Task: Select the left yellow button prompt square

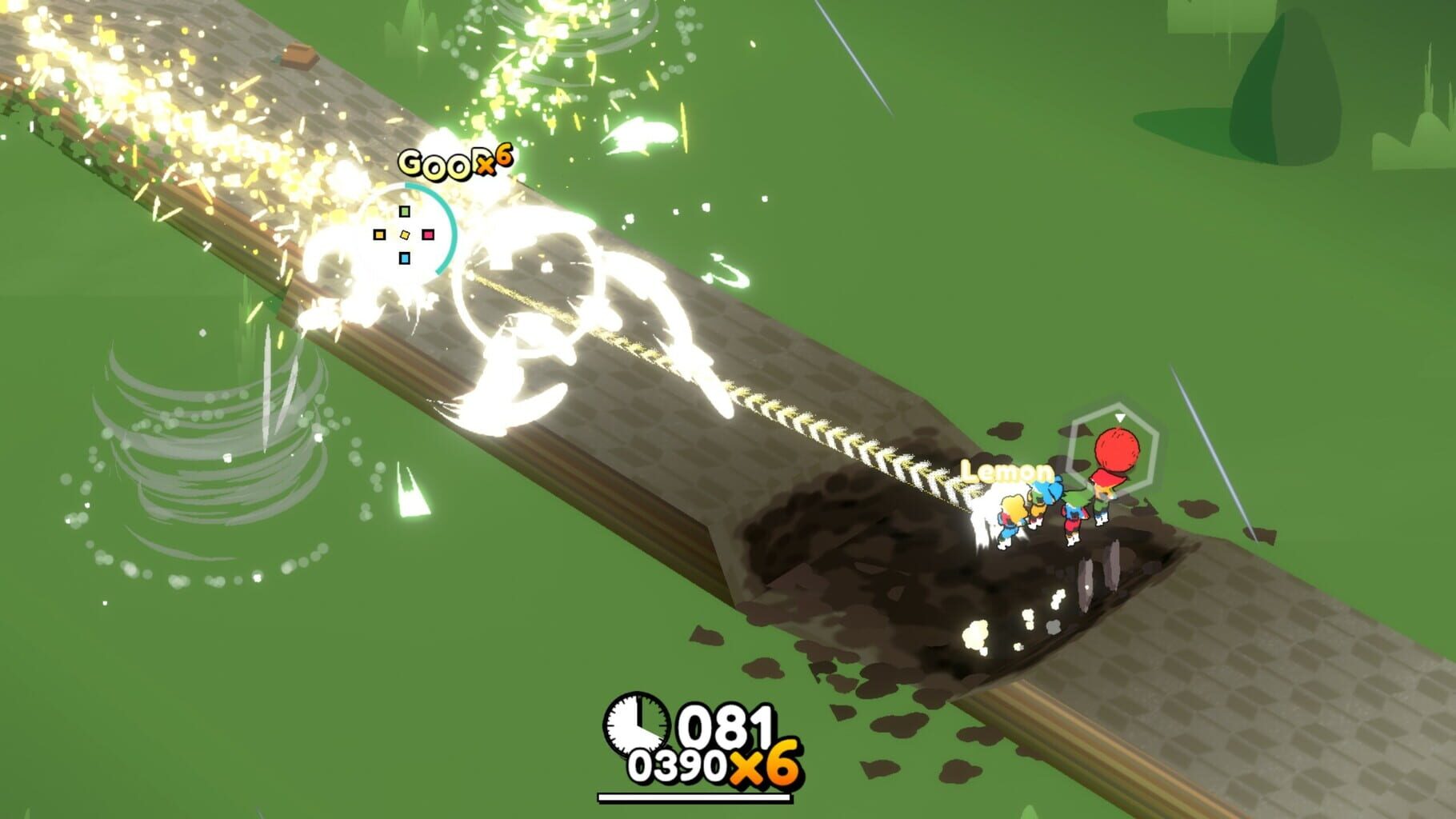Action: point(379,234)
